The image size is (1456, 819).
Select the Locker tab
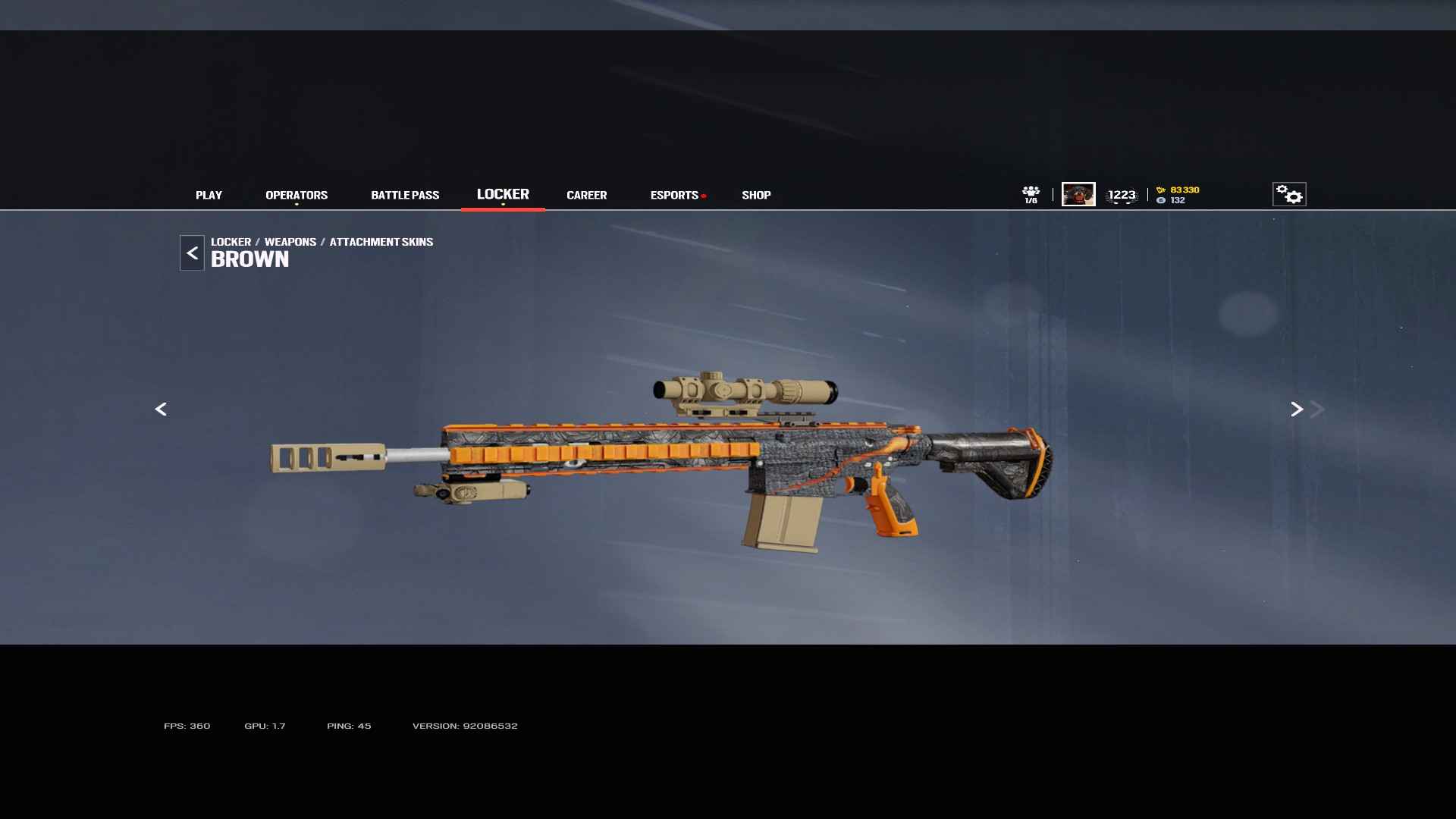[503, 194]
